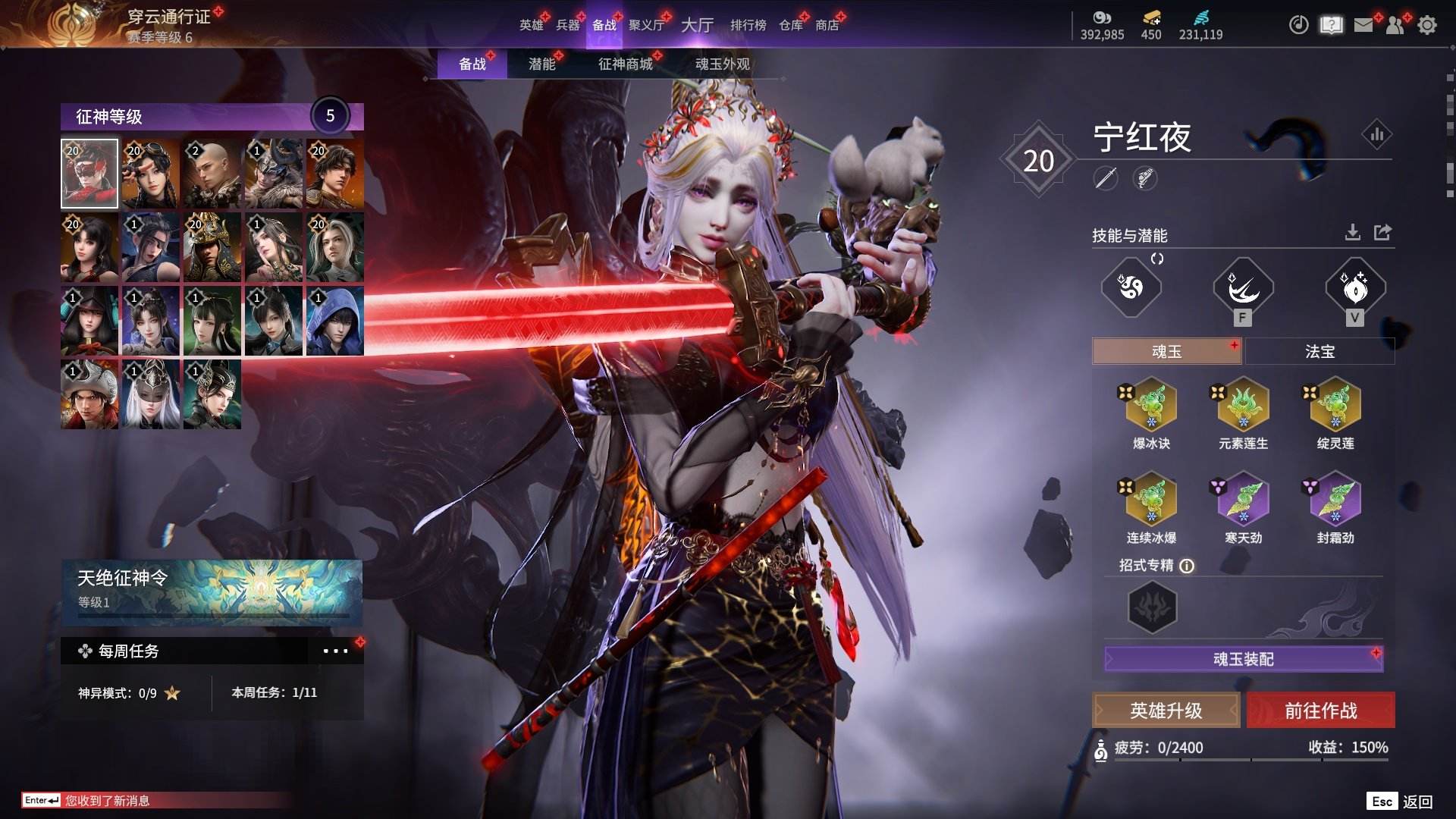This screenshot has width=1456, height=819.
Task: Open the 魂玉外观 tab
Action: pos(722,64)
